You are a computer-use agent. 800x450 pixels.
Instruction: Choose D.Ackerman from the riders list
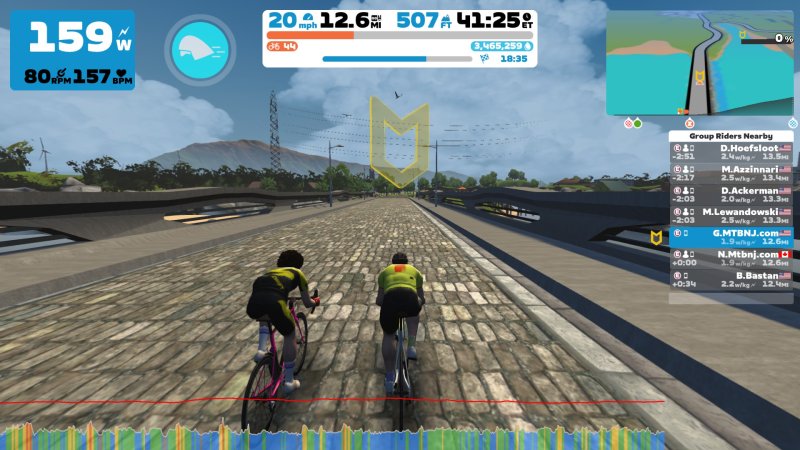[x=731, y=193]
